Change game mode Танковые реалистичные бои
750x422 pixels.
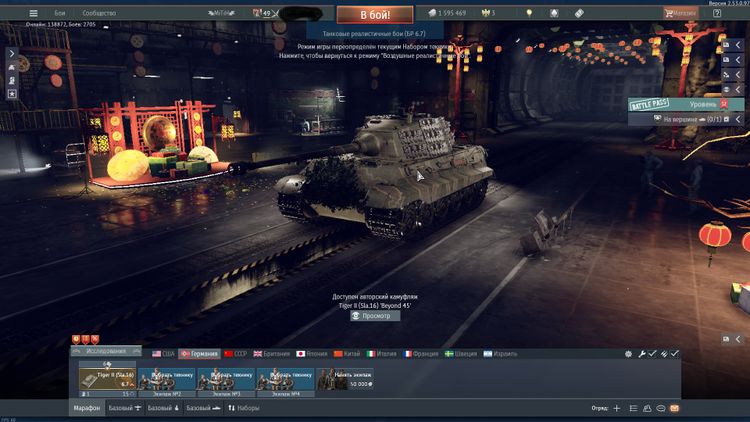click(375, 33)
